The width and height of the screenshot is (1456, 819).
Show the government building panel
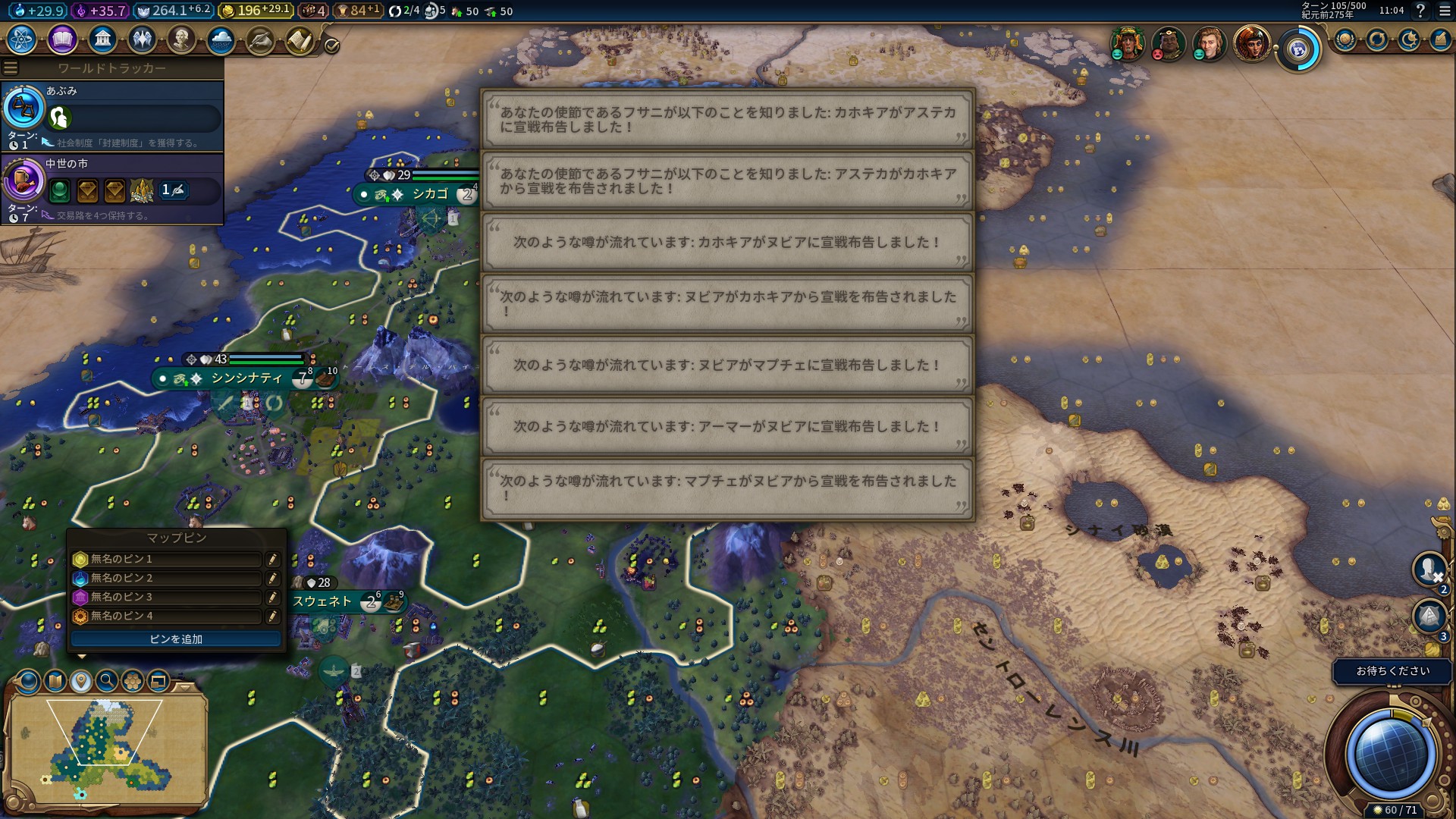click(102, 39)
